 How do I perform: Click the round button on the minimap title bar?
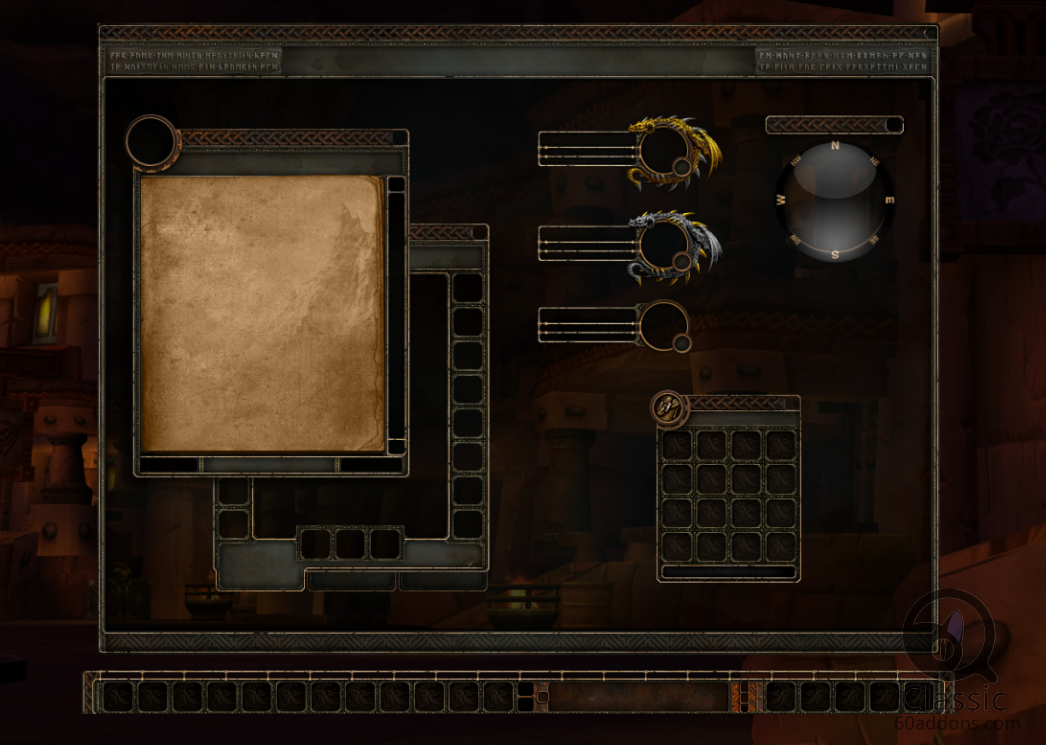click(892, 125)
